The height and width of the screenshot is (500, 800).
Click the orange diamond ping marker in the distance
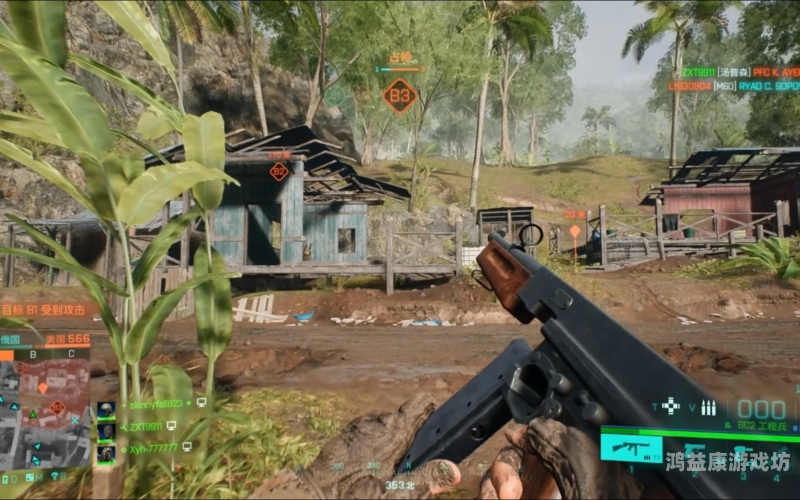574,231
